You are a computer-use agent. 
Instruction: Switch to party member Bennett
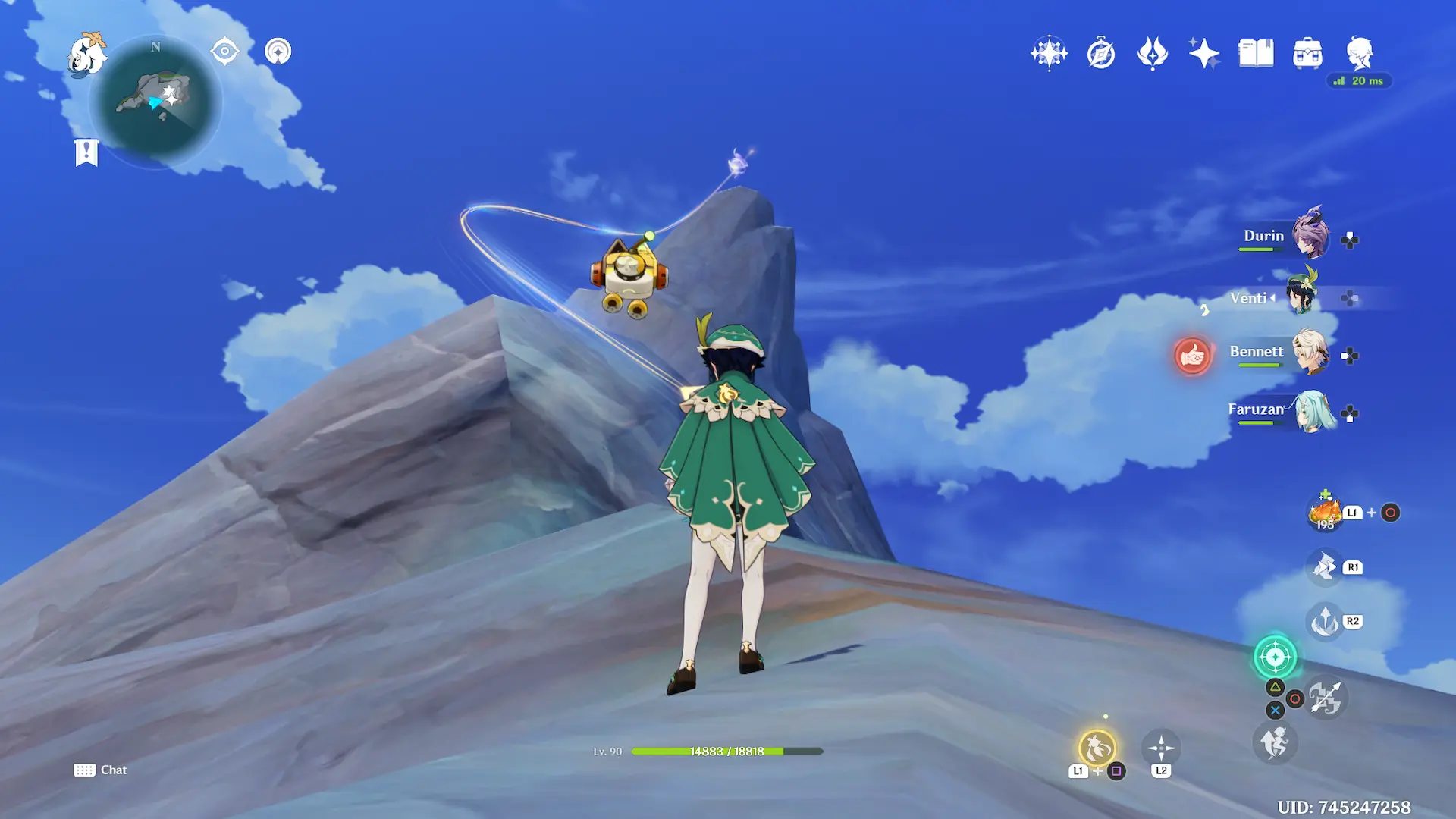click(1310, 352)
